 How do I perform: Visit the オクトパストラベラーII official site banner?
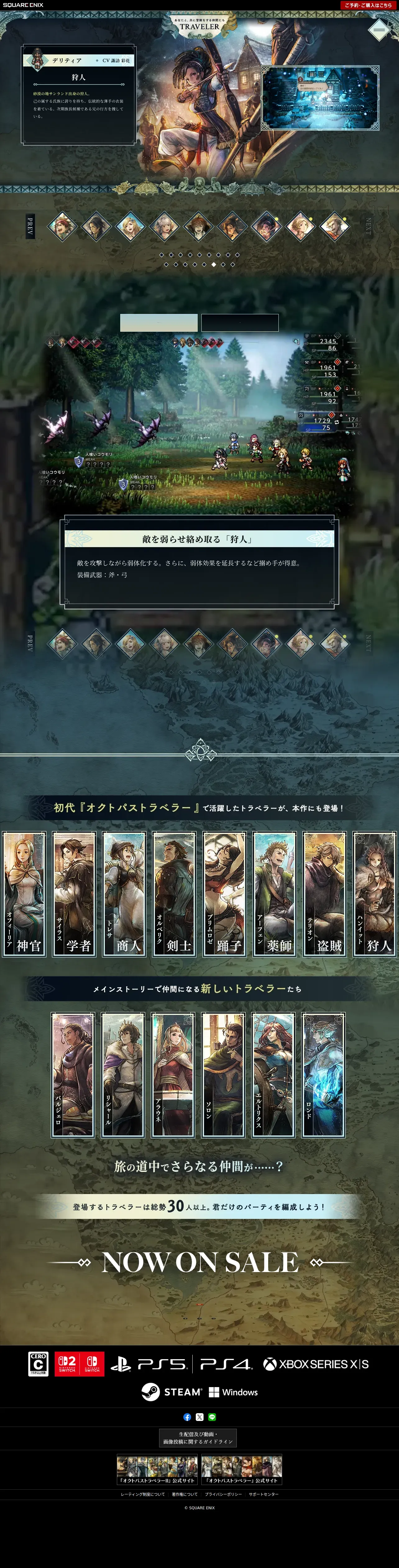[157, 1469]
